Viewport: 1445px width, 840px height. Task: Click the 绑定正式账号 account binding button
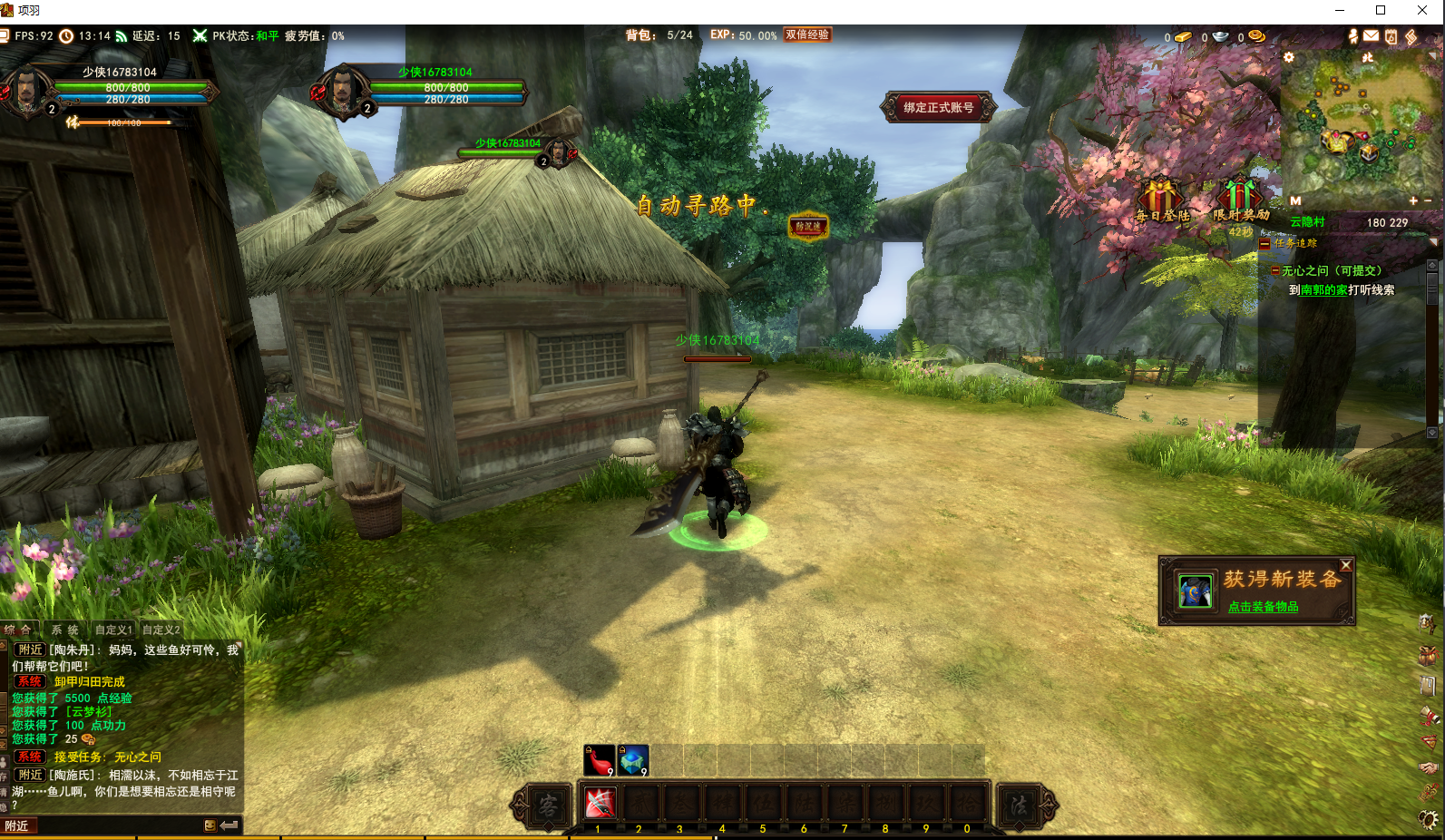tap(938, 108)
